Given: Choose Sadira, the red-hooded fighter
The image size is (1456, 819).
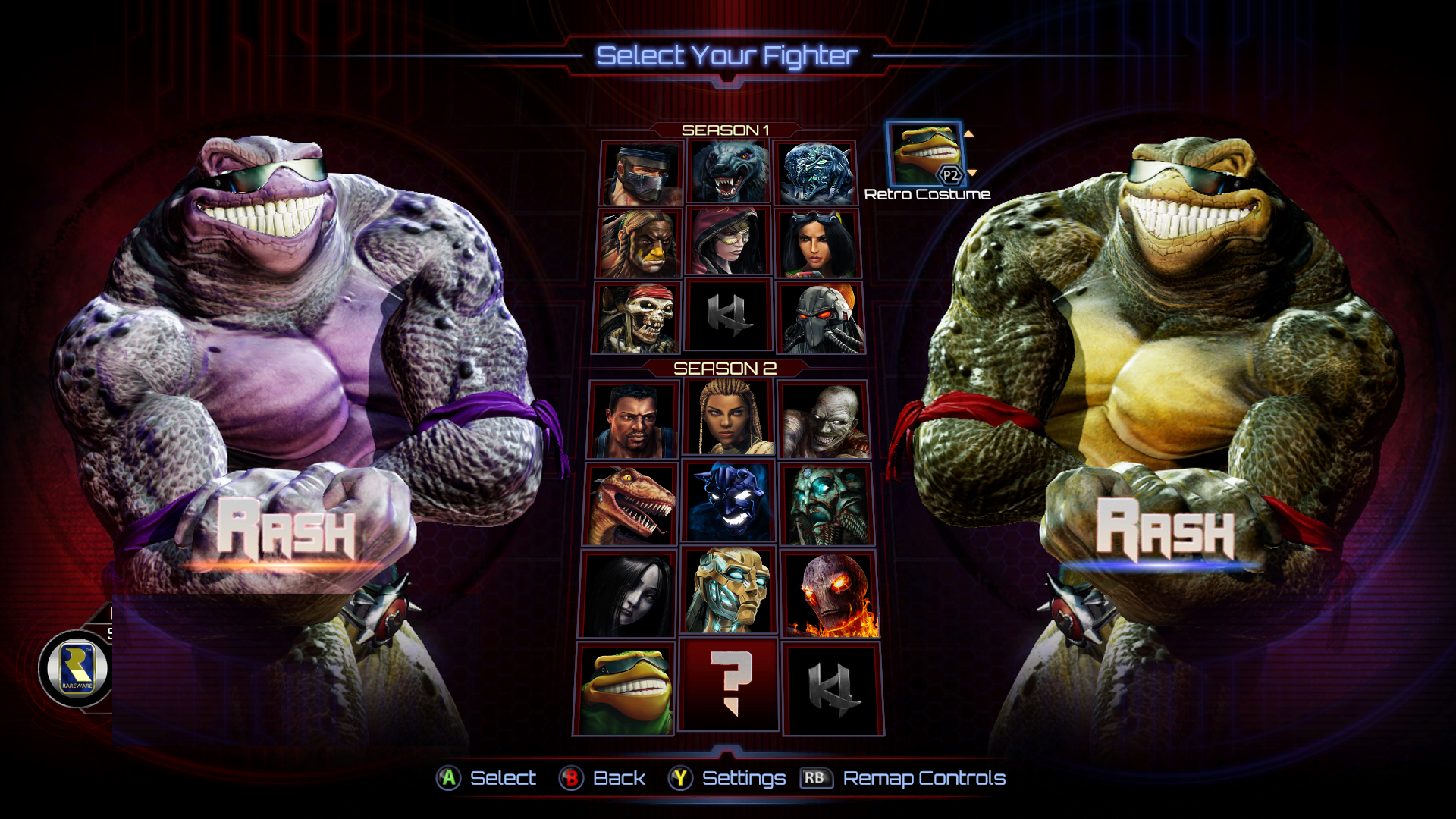Looking at the screenshot, I should tap(728, 242).
